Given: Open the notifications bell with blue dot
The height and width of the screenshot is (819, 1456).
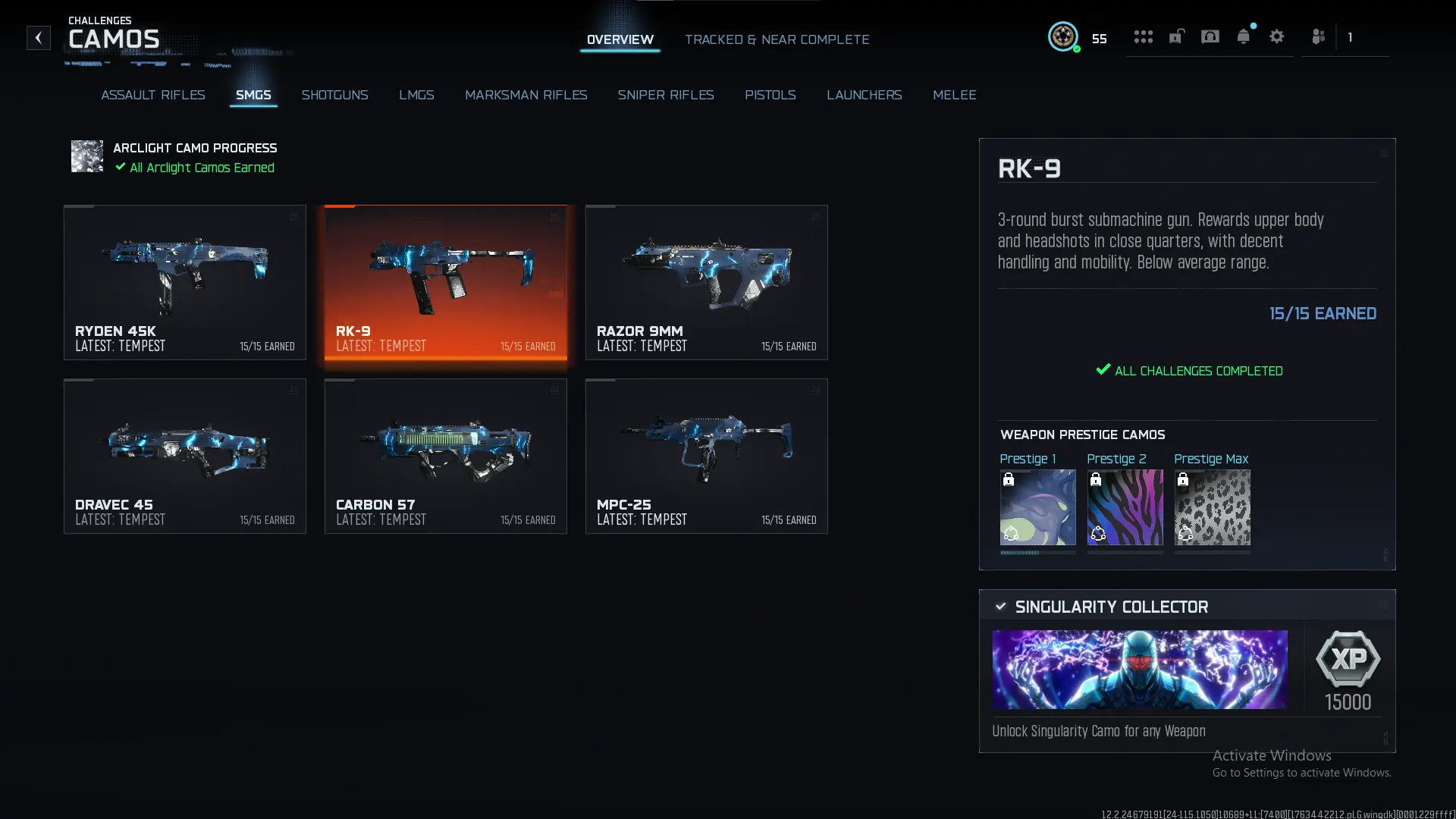Looking at the screenshot, I should click(x=1243, y=36).
